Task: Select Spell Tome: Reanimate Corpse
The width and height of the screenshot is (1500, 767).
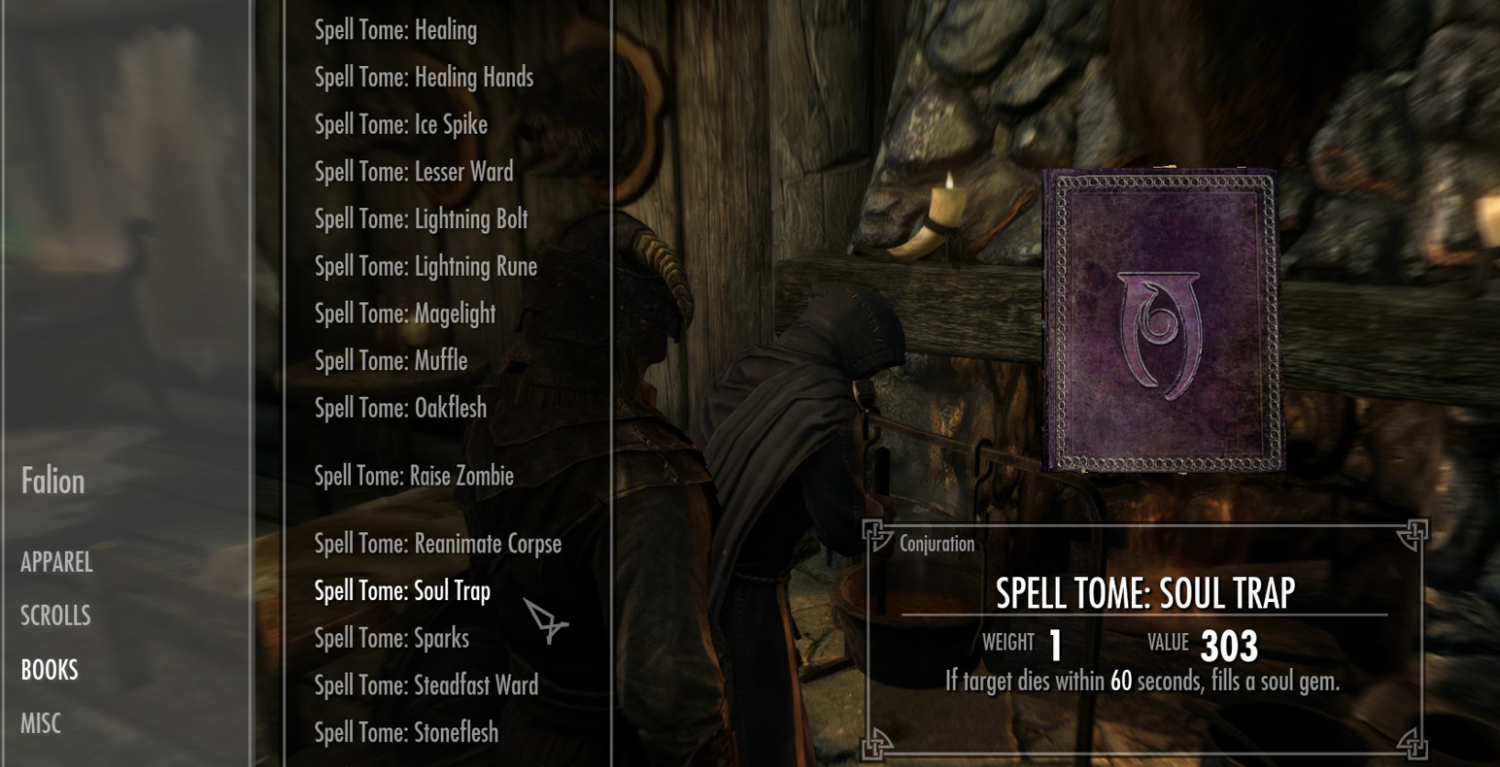Action: pos(438,544)
